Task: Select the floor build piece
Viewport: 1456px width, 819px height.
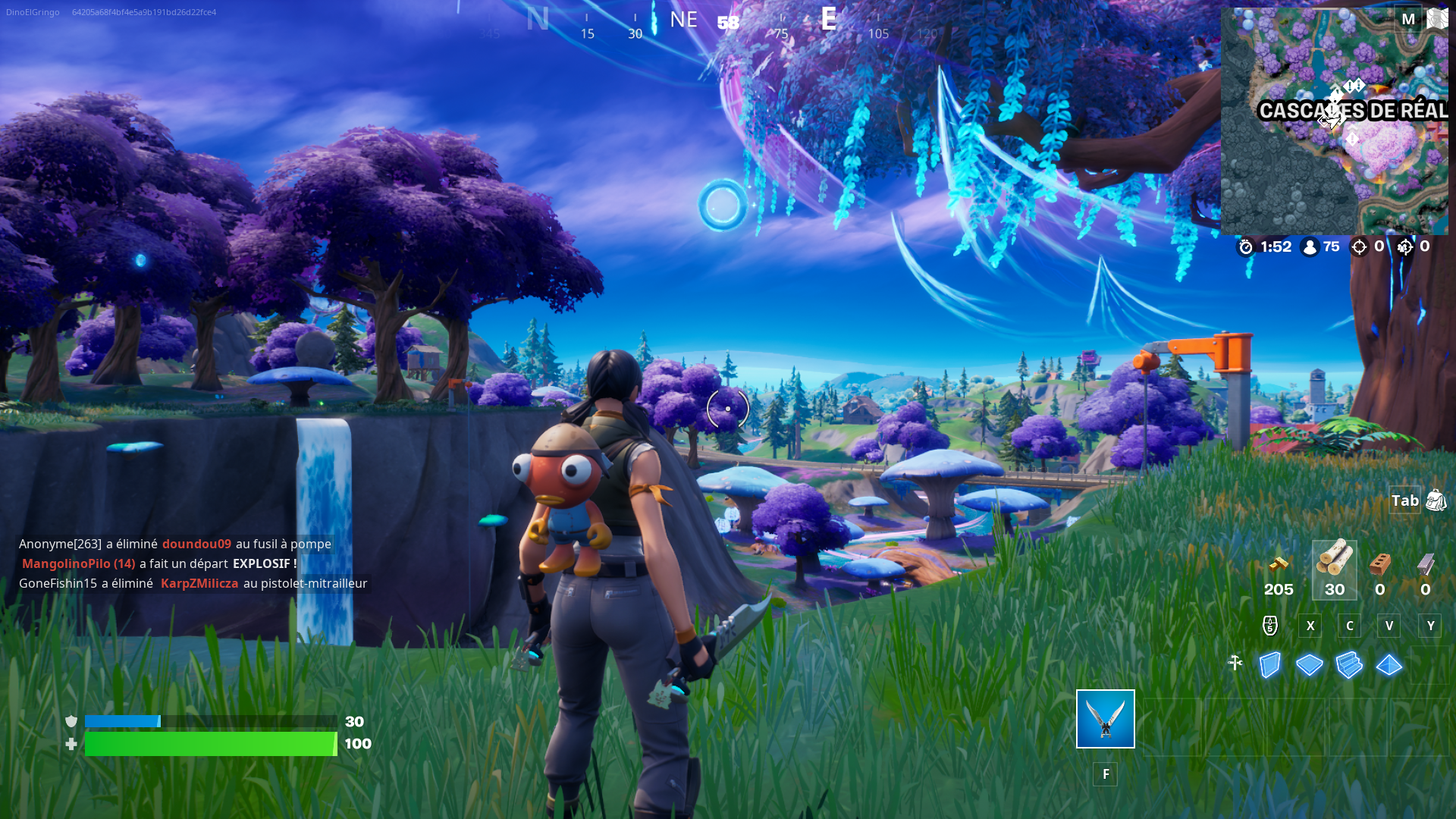Action: (x=1310, y=664)
